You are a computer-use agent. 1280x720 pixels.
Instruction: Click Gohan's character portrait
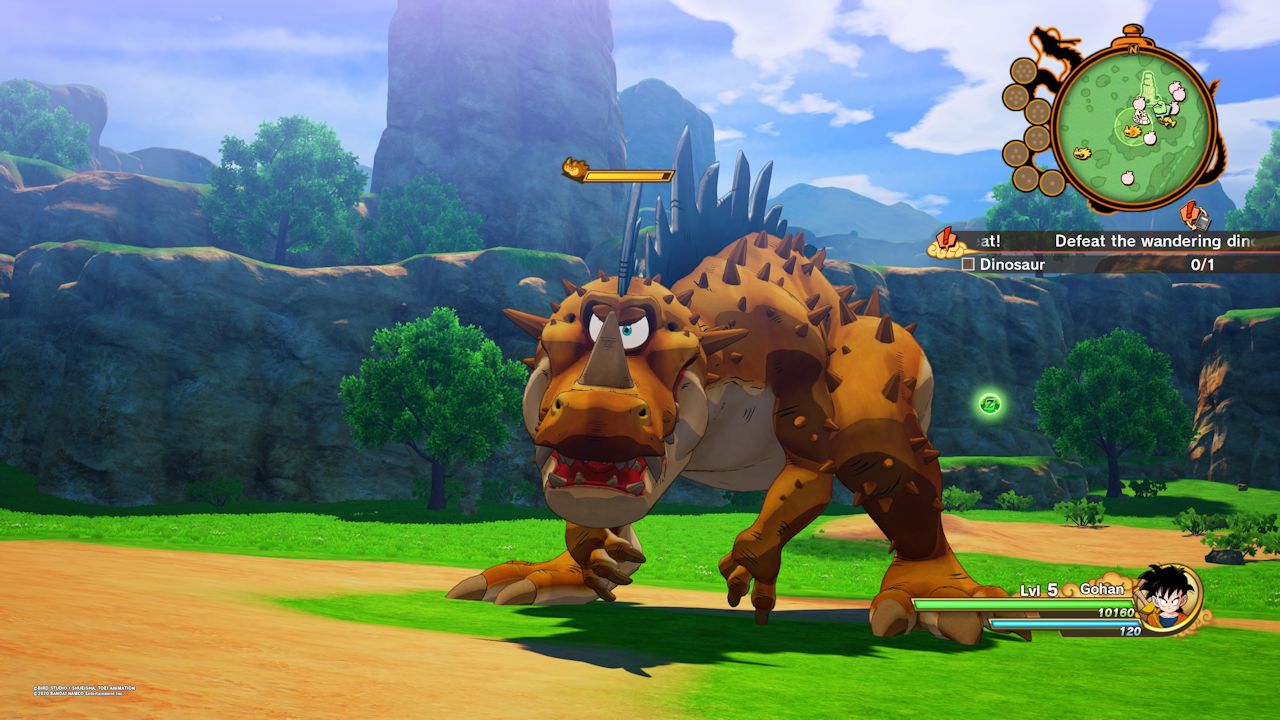pyautogui.click(x=1168, y=598)
